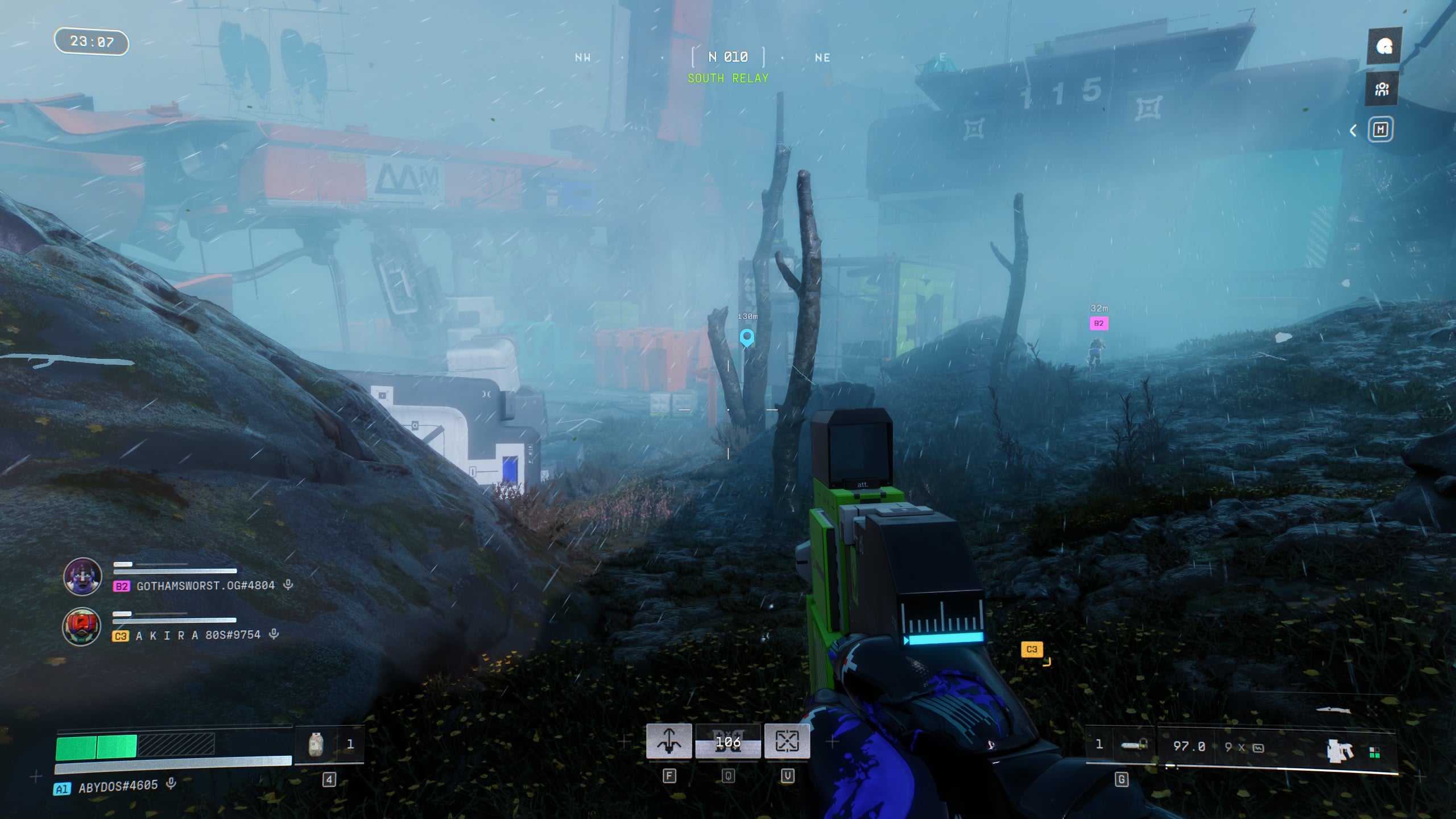This screenshot has height=819, width=1456.
Task: Click A K I R A 80S teammate portrait
Action: tap(82, 627)
